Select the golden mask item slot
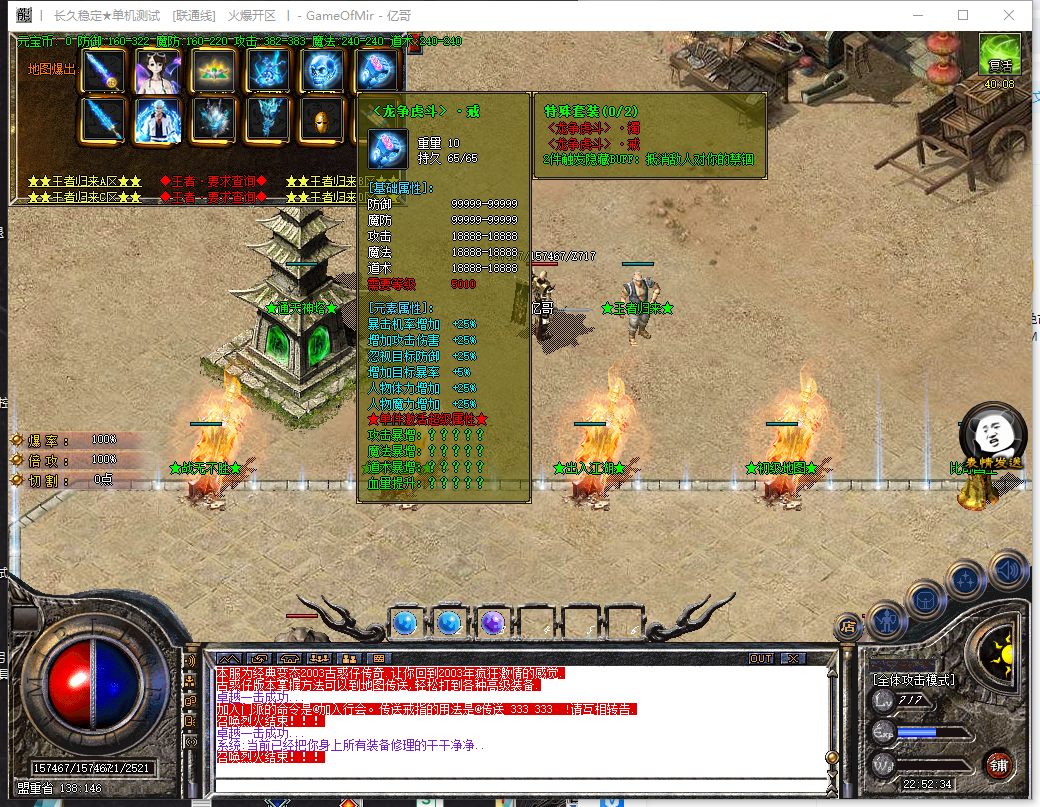This screenshot has width=1040, height=807. (x=324, y=120)
